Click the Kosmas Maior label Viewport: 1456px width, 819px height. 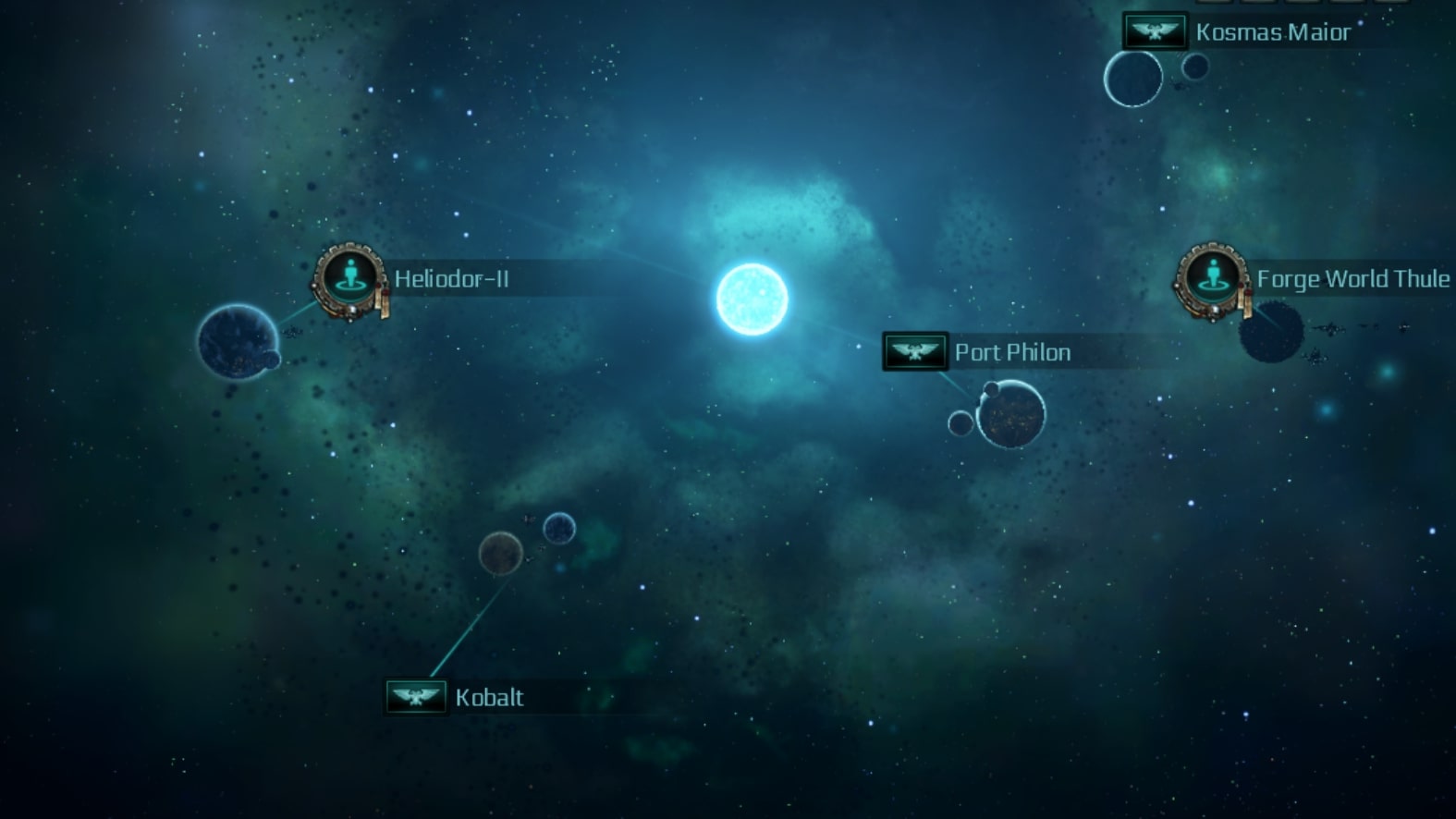coord(1272,32)
